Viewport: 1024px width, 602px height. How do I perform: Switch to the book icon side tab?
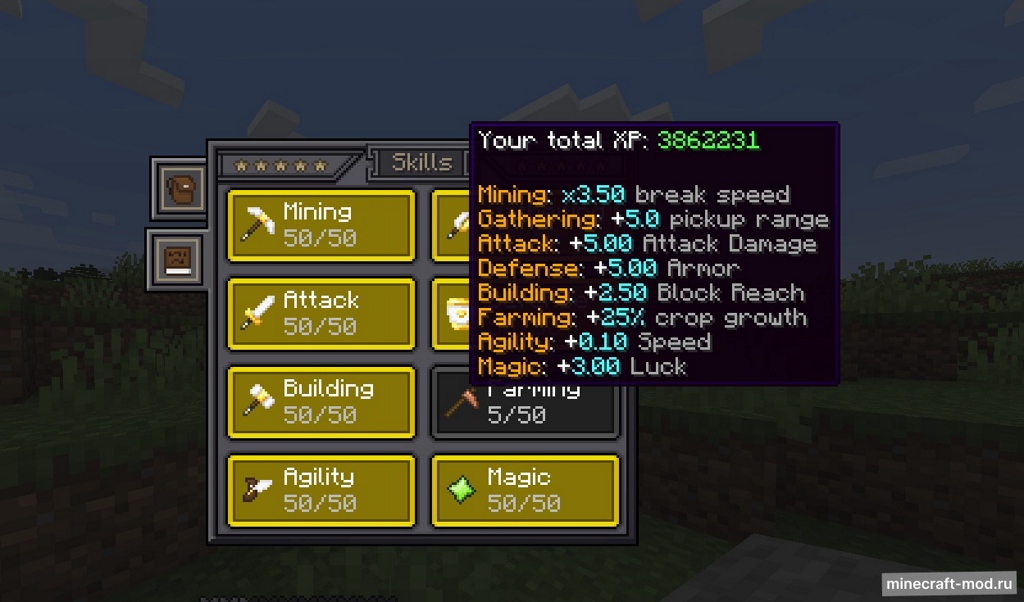click(x=180, y=260)
